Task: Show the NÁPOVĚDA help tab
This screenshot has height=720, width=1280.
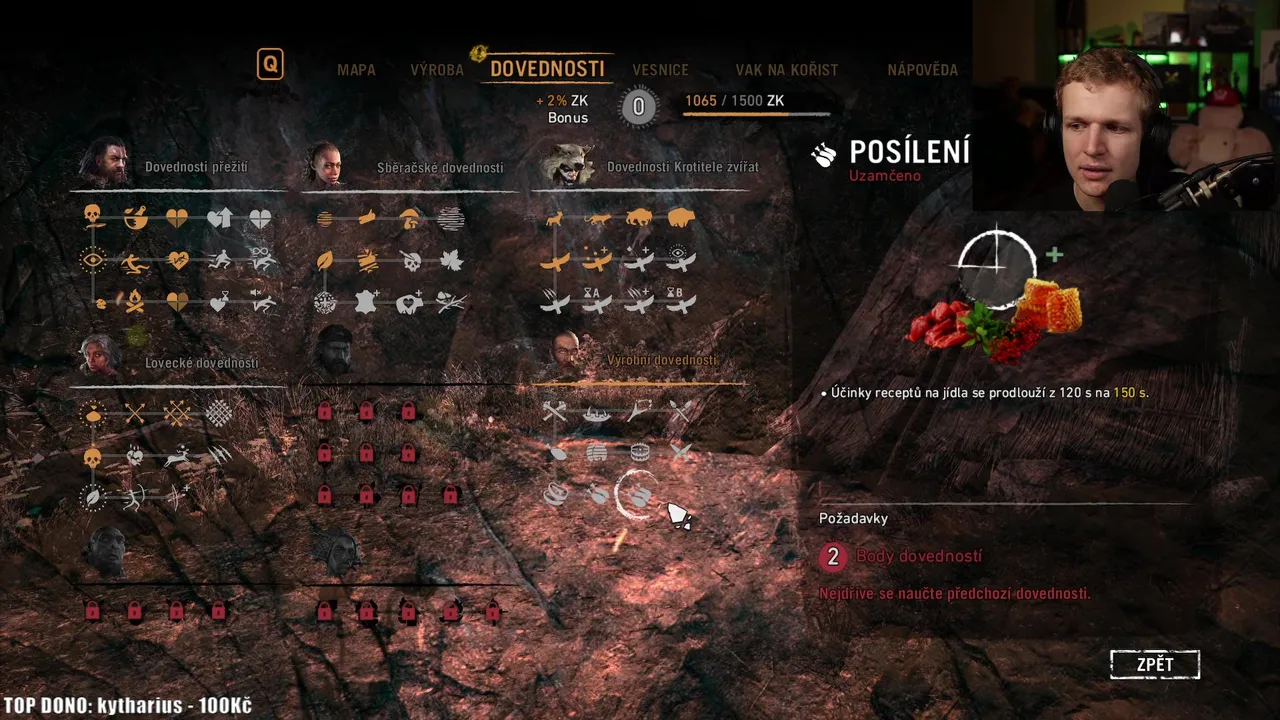Action: point(922,70)
